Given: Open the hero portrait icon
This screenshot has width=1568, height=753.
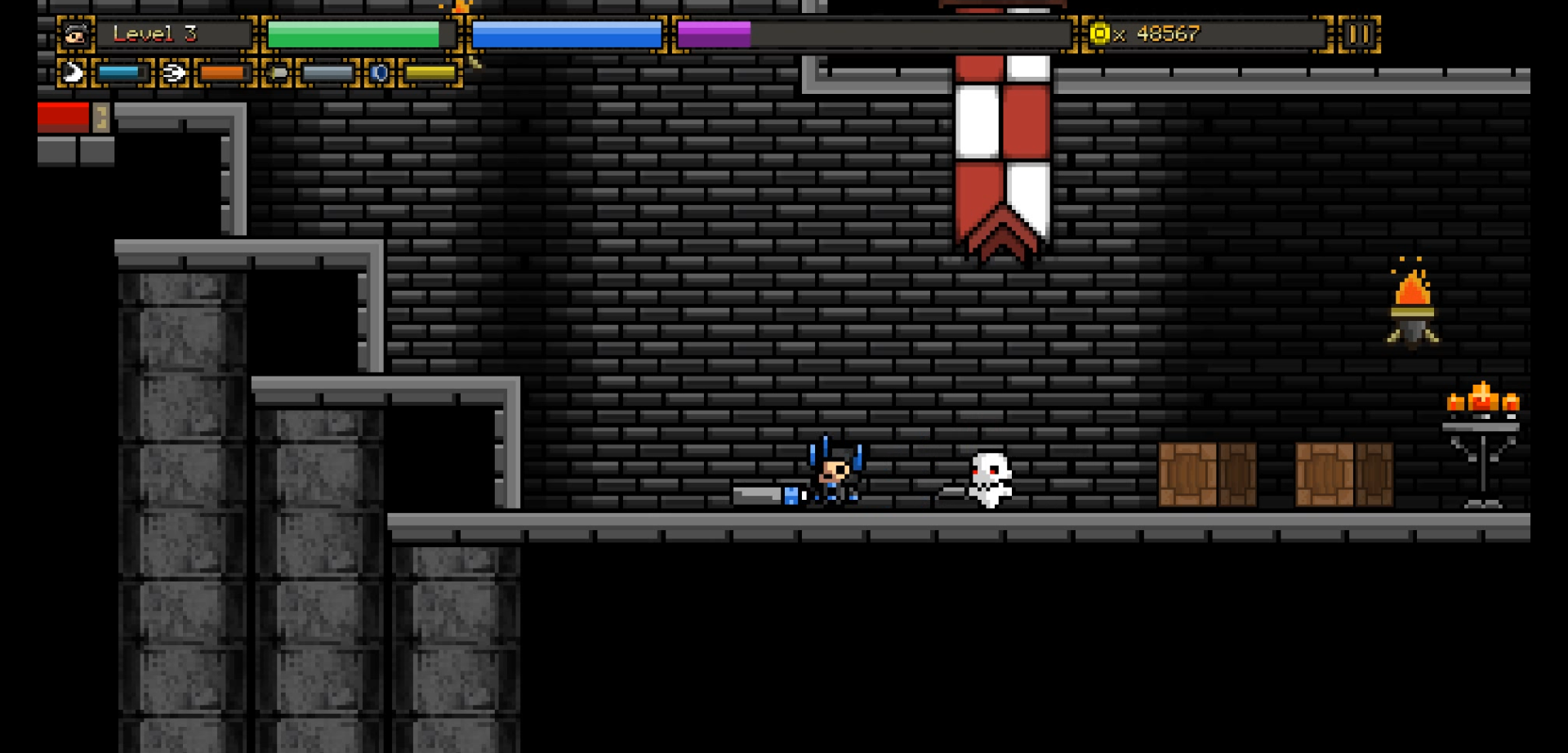Looking at the screenshot, I should (x=75, y=34).
